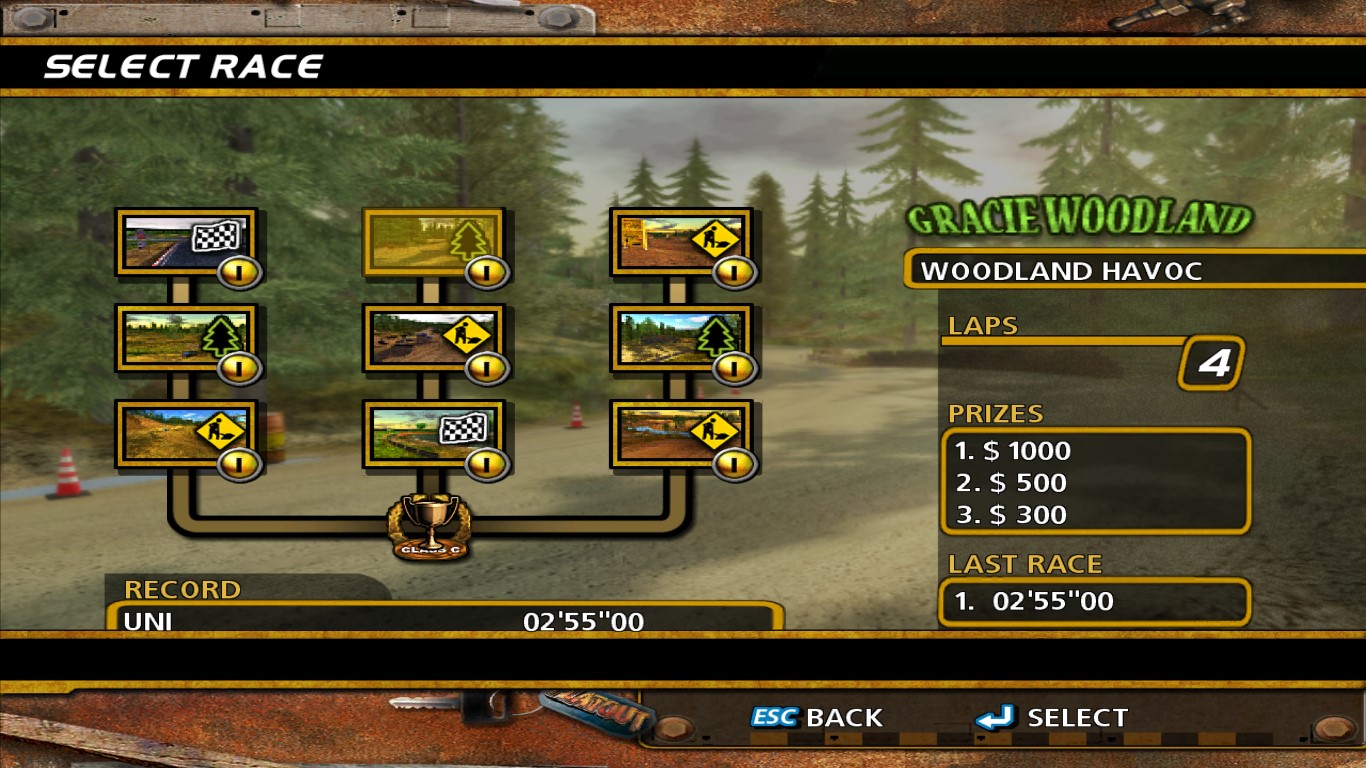This screenshot has height=768, width=1366.
Task: Click the Class C bronze trophy cup
Action: [429, 524]
